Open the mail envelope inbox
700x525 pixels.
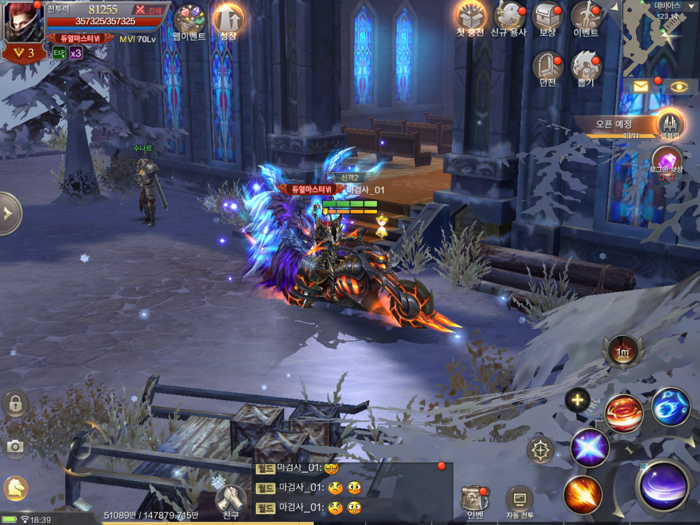tap(641, 87)
